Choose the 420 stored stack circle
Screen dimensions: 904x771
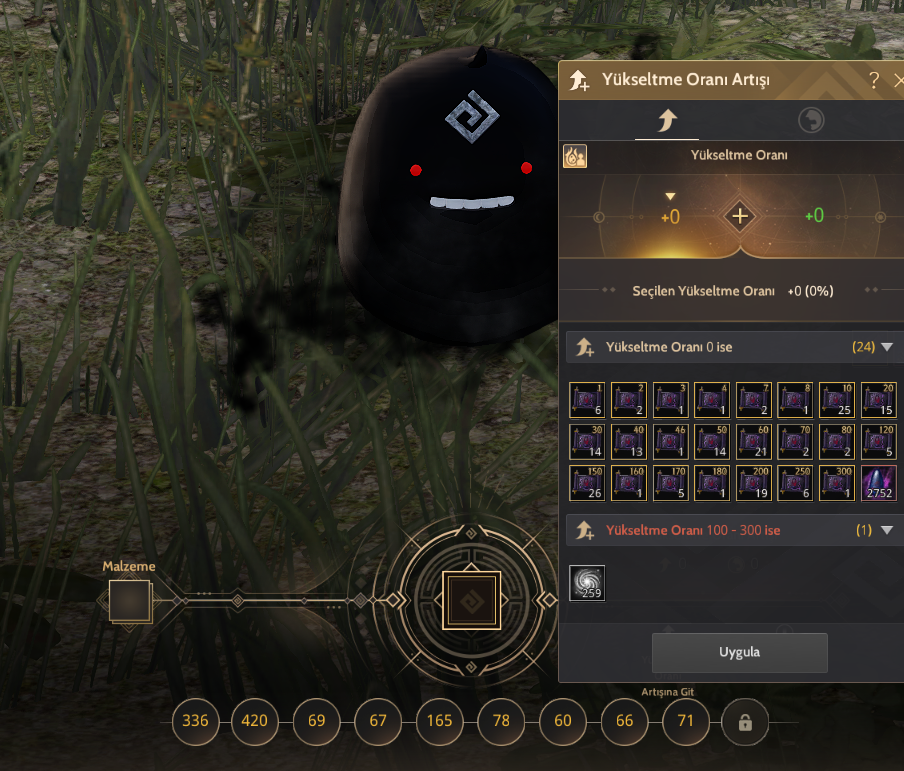tap(255, 721)
